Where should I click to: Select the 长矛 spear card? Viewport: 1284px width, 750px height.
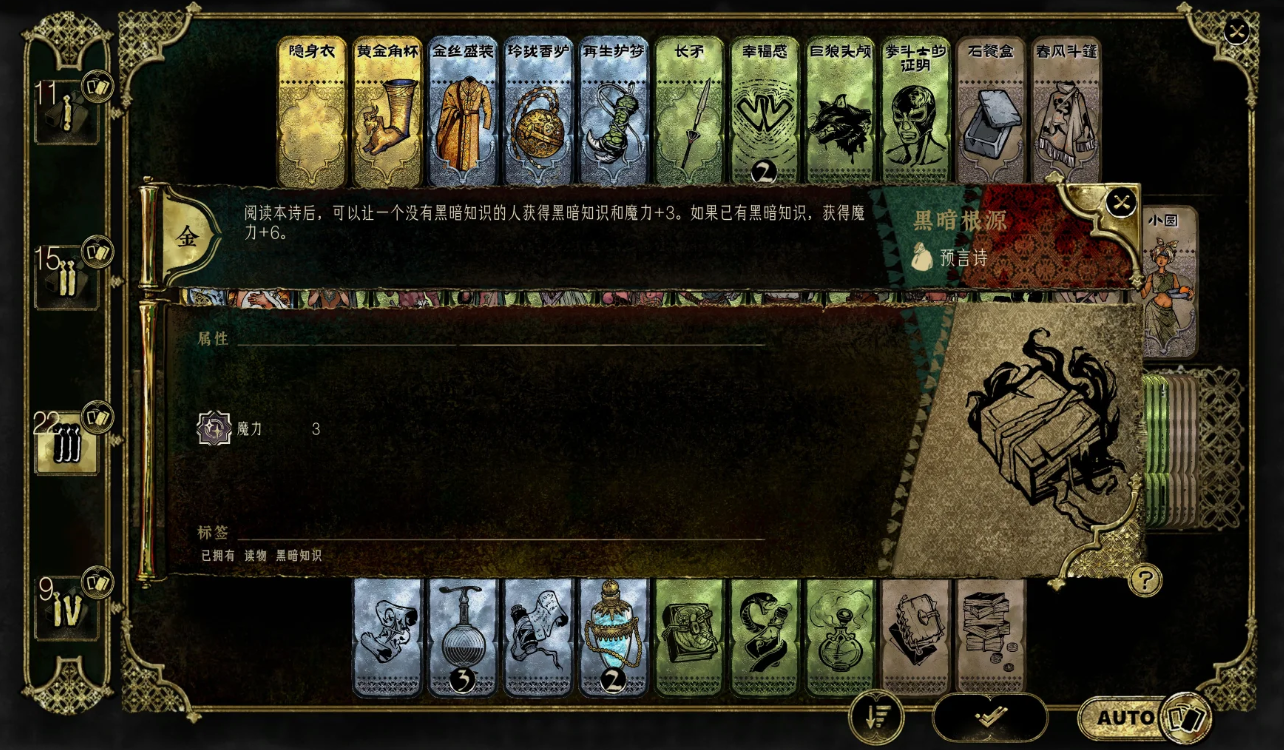coord(689,112)
